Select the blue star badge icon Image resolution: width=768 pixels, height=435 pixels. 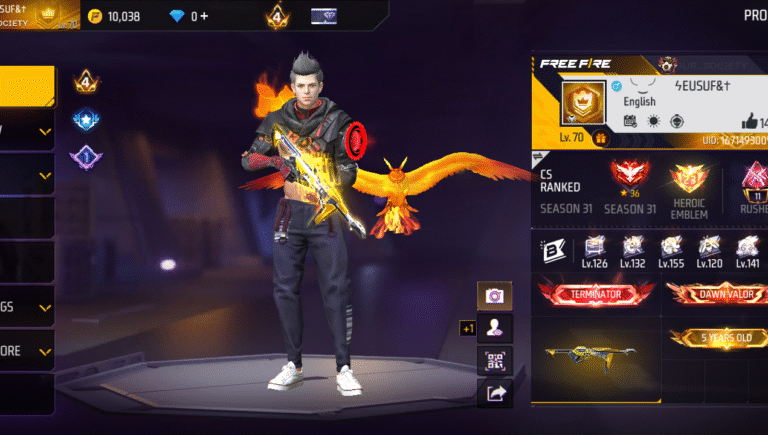point(84,120)
